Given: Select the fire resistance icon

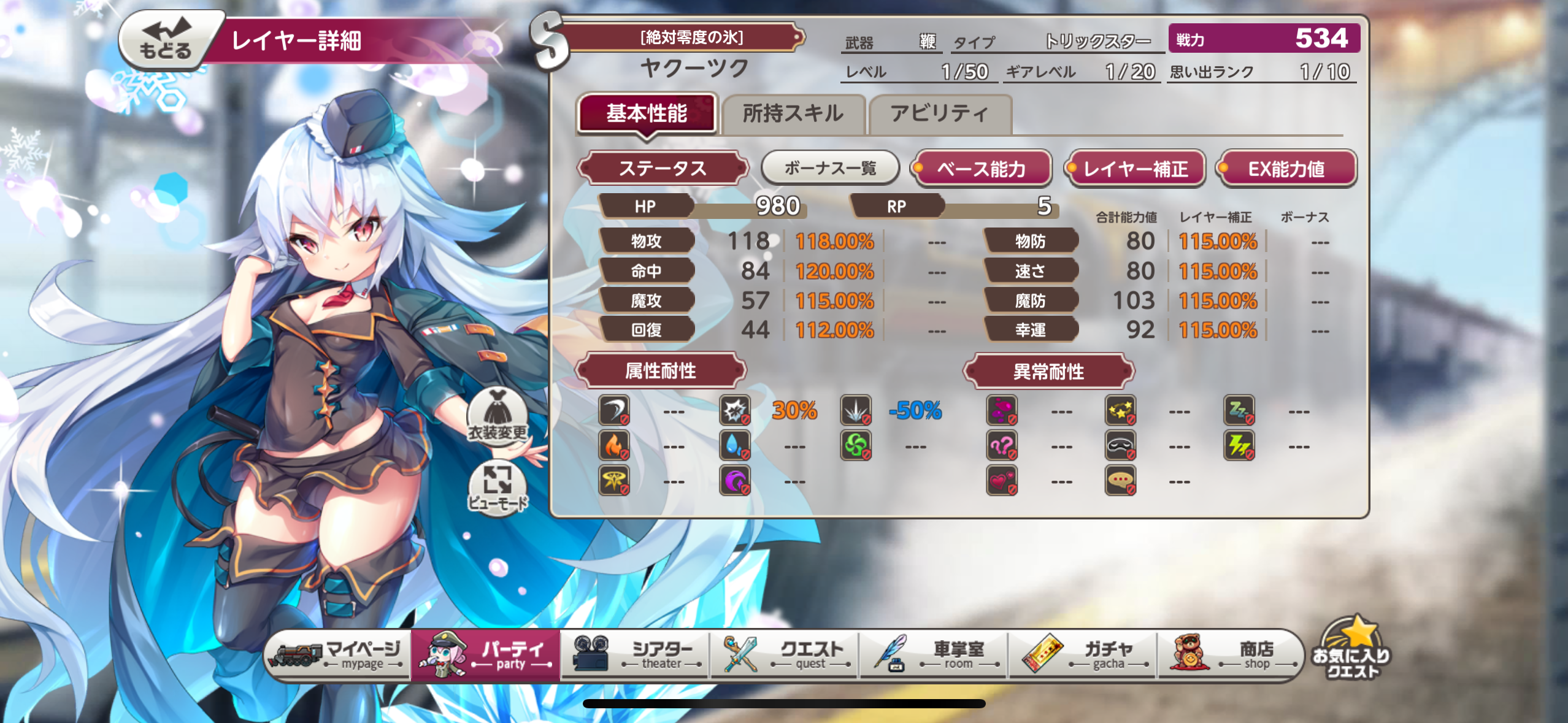Looking at the screenshot, I should pyautogui.click(x=613, y=445).
